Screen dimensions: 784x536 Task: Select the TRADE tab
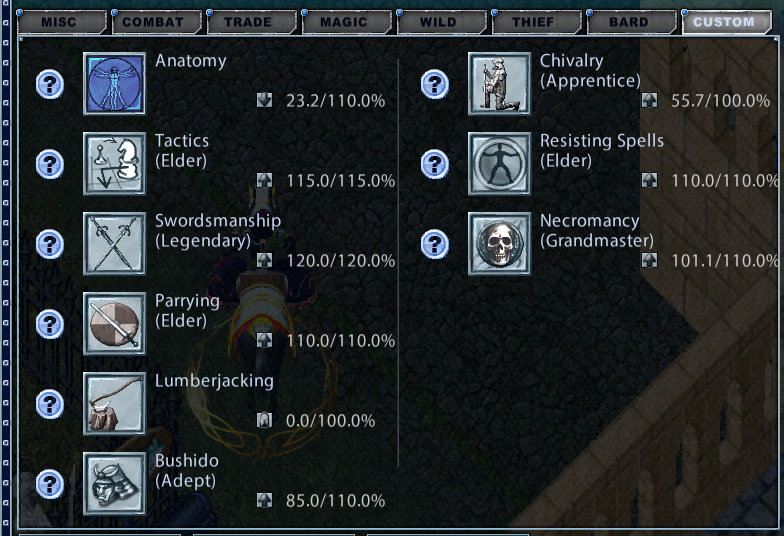click(x=249, y=22)
